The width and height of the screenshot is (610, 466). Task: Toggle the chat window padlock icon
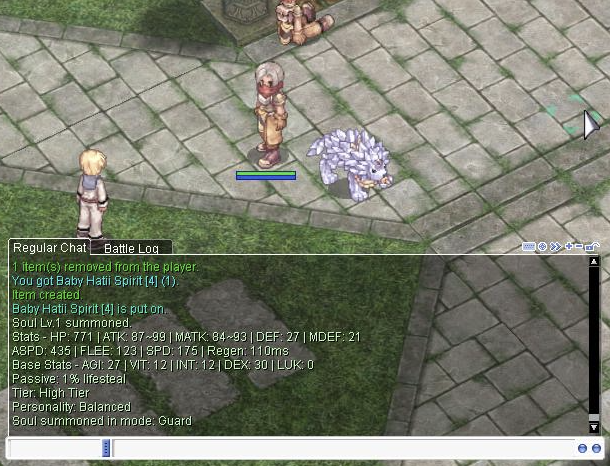pyautogui.click(x=593, y=246)
